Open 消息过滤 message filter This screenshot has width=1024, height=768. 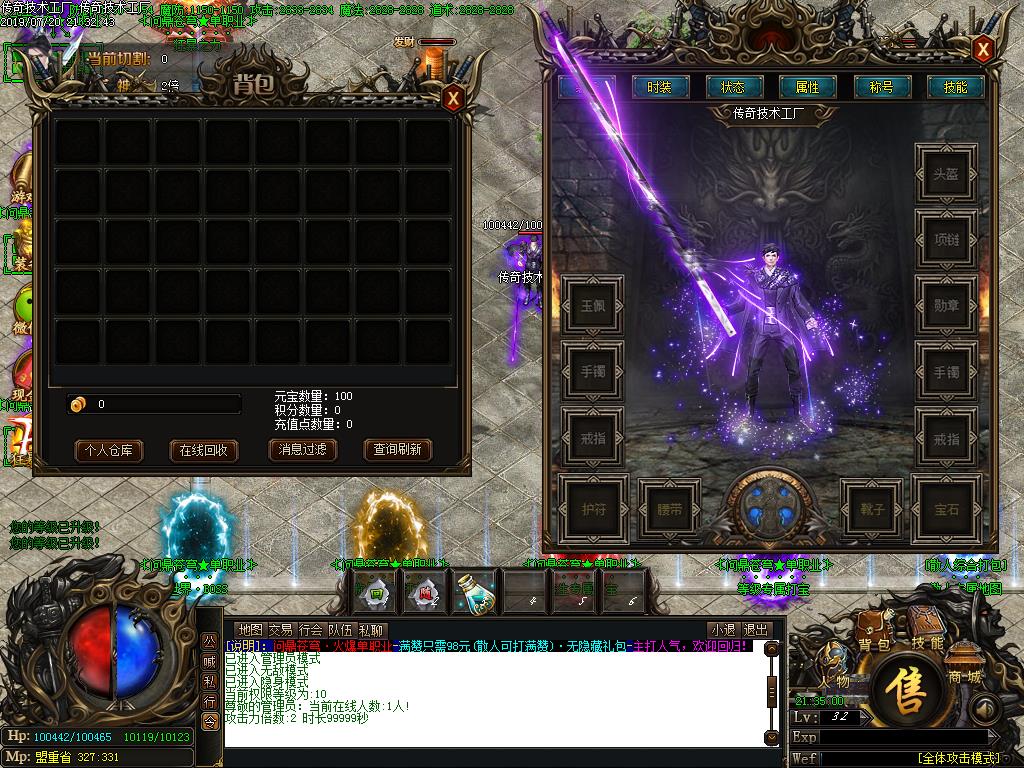pos(302,450)
